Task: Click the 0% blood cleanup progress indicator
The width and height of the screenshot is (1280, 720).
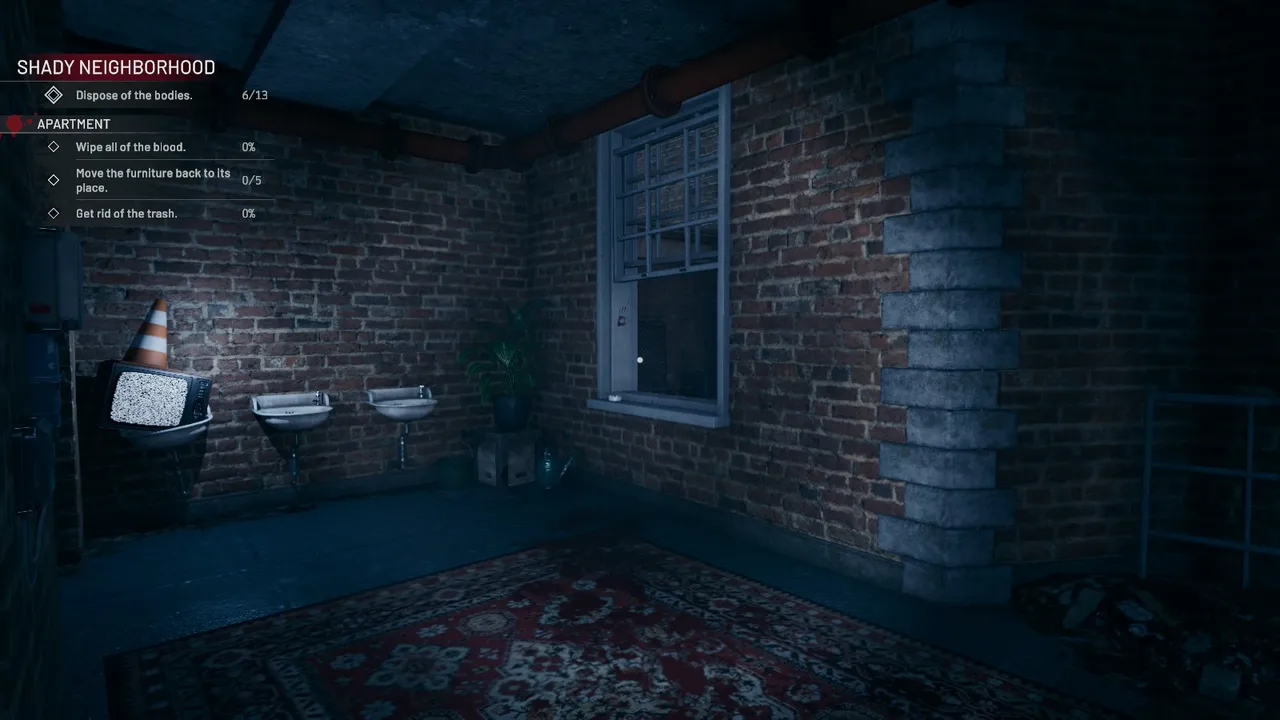Action: coord(248,147)
